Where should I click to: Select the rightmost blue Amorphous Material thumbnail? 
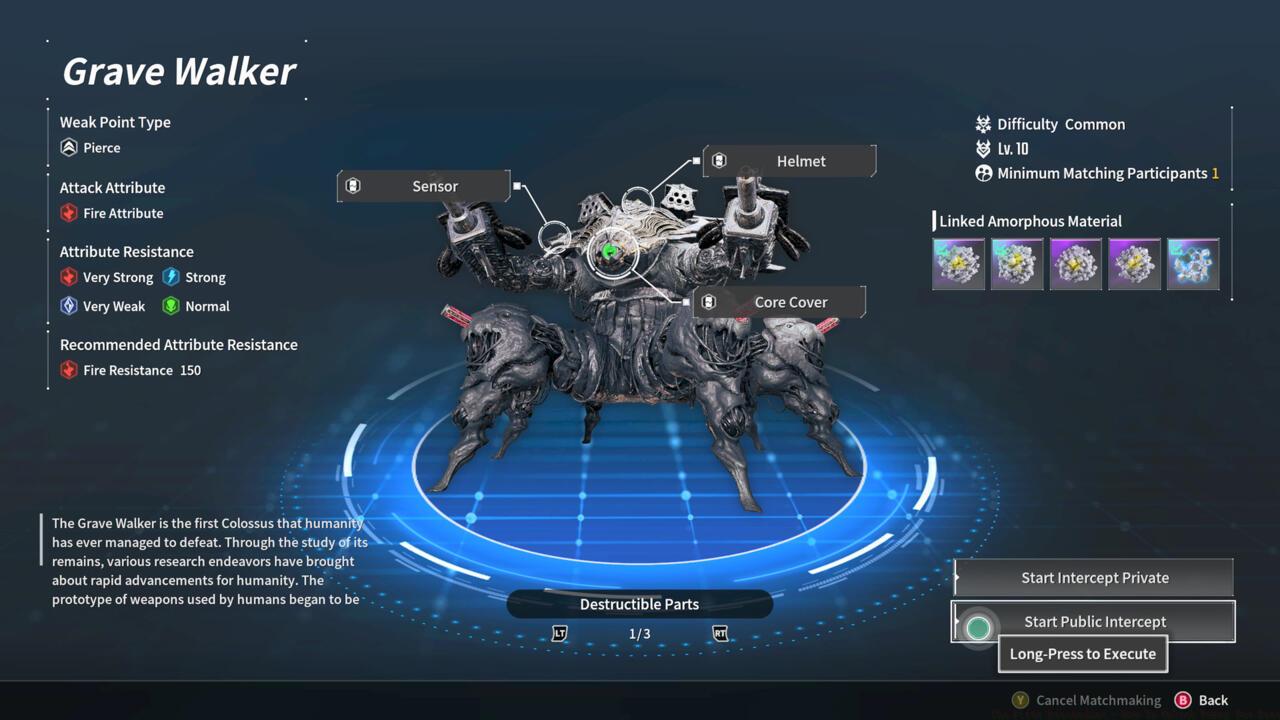point(1193,263)
